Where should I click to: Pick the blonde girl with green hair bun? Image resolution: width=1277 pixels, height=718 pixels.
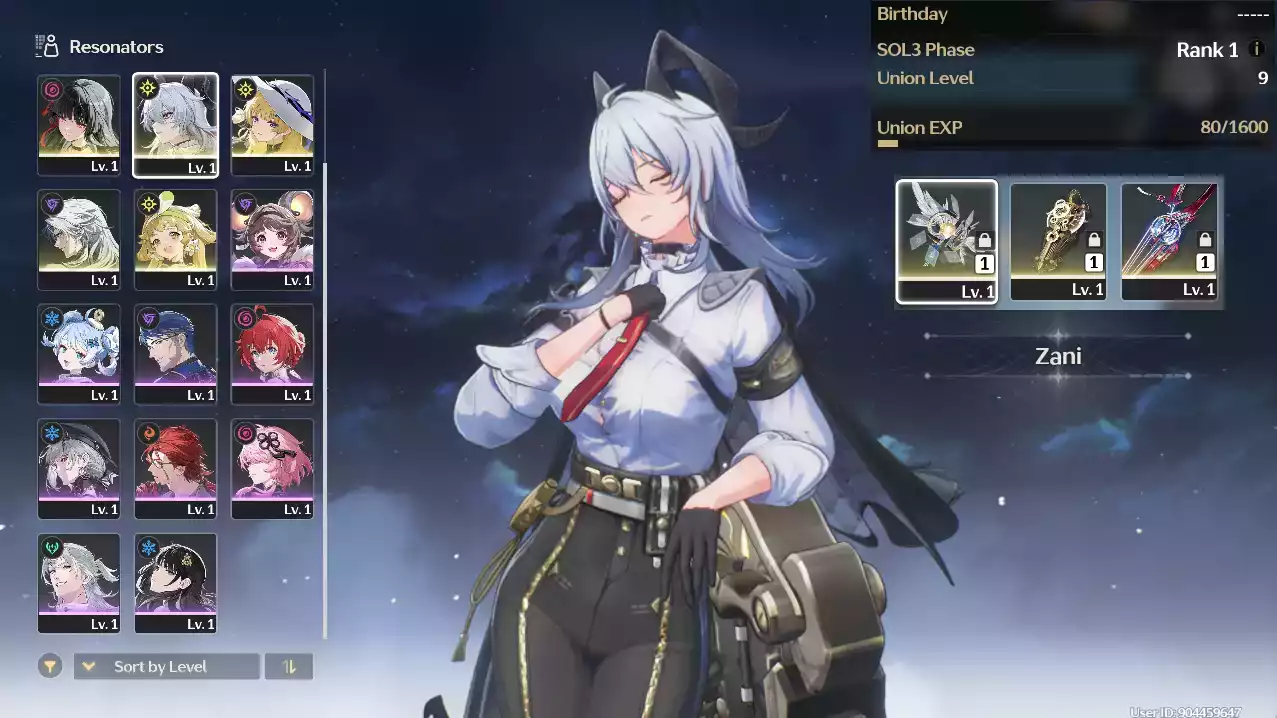[175, 239]
